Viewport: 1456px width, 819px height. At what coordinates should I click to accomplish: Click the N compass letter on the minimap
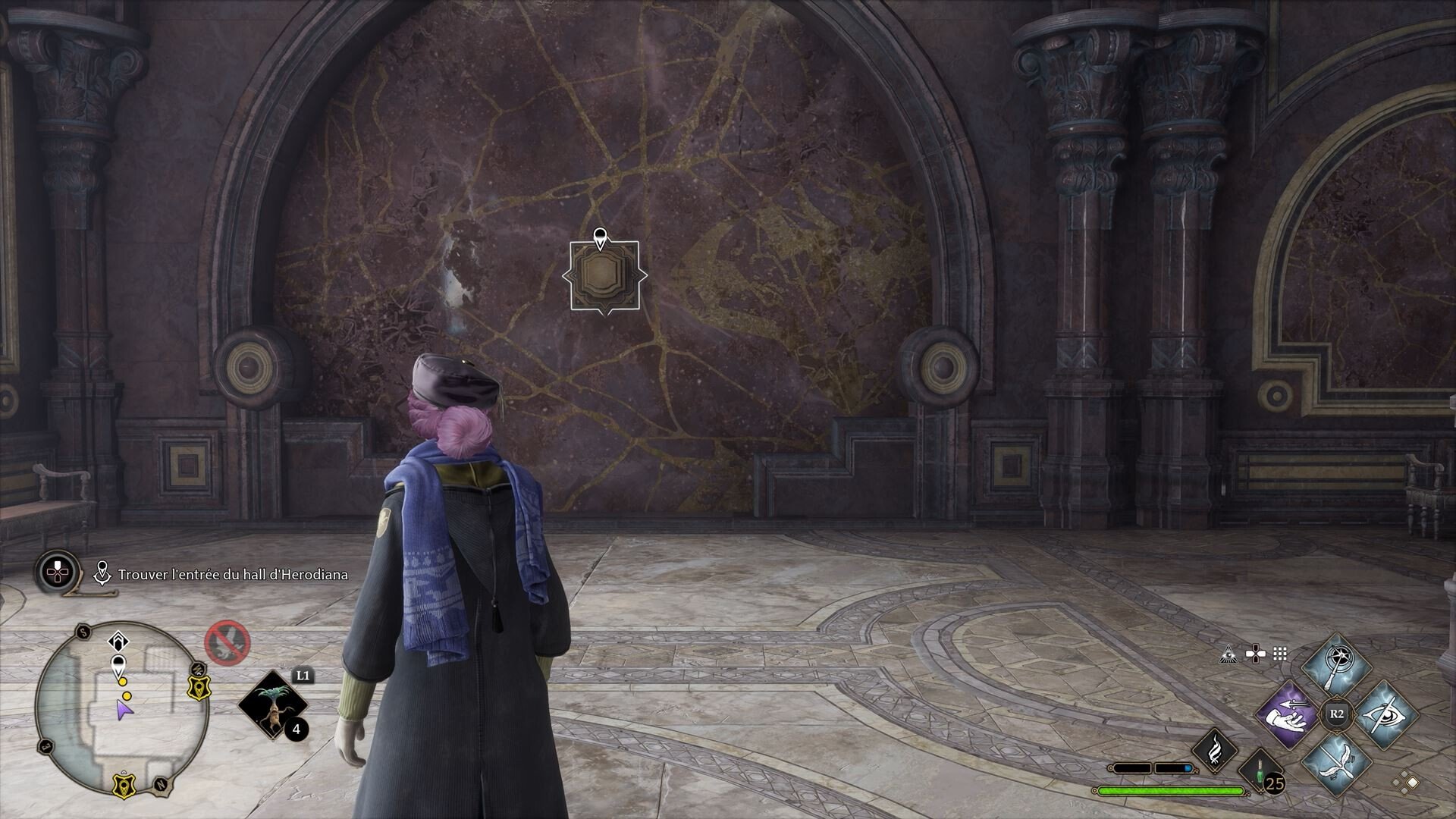[159, 783]
